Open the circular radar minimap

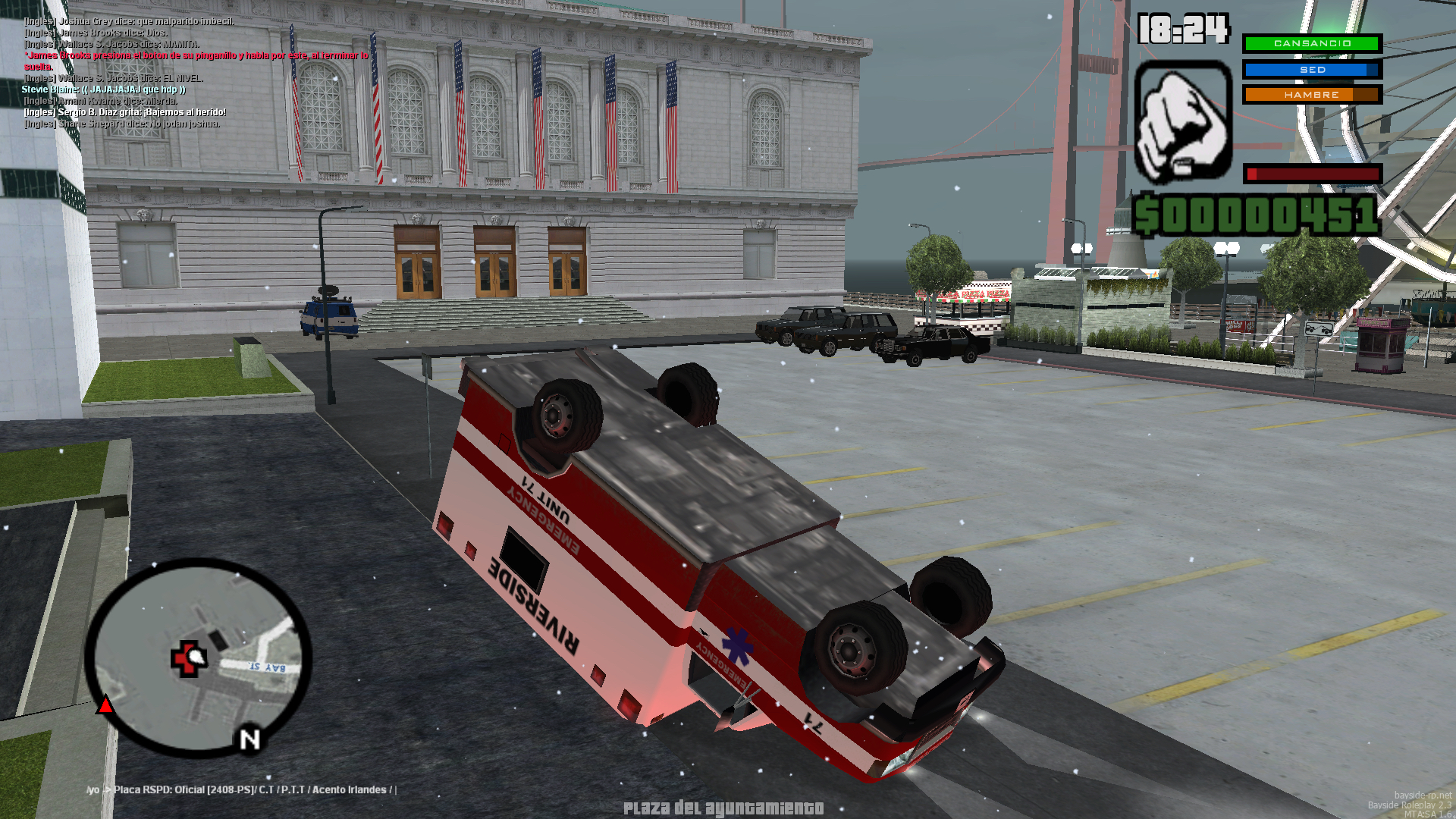pyautogui.click(x=199, y=657)
